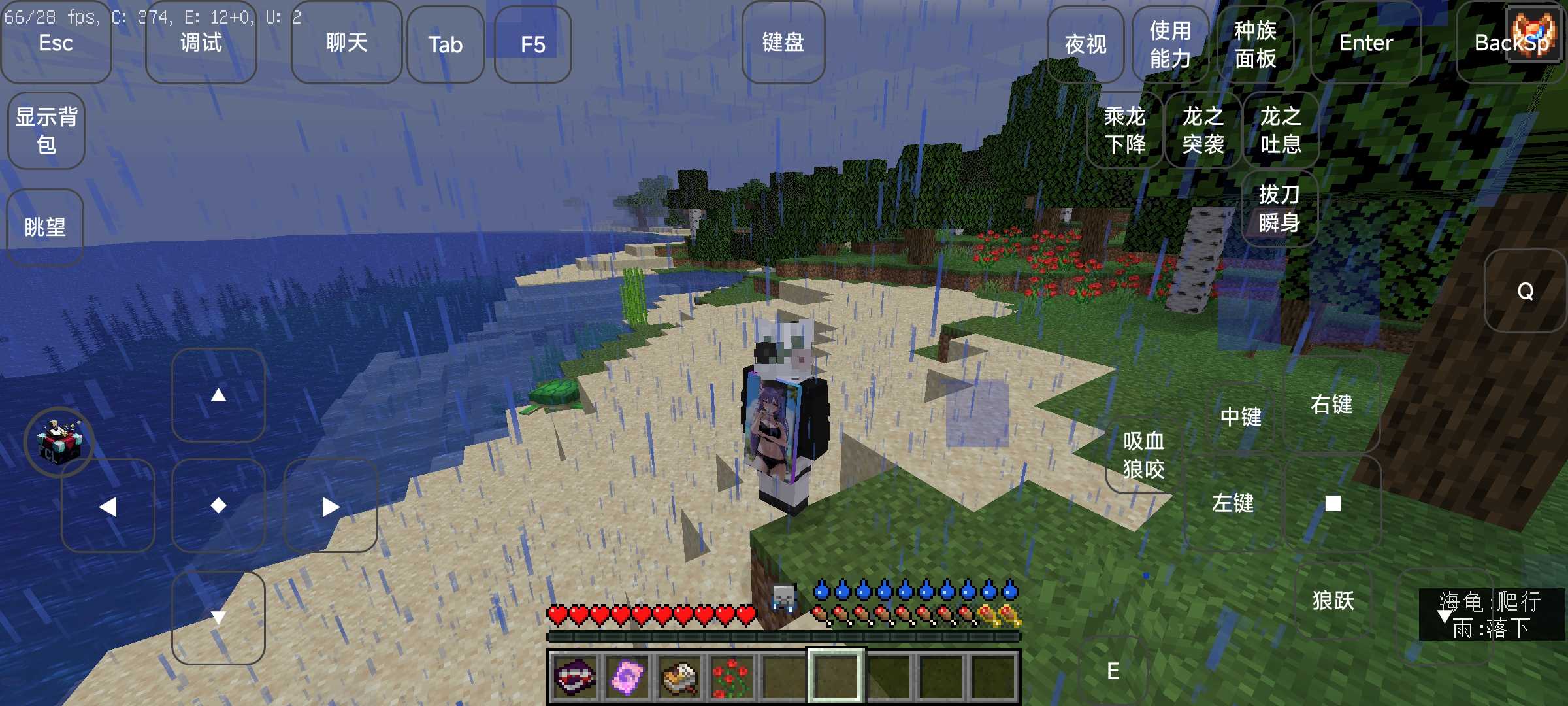The image size is (1568, 706).
Task: Show the on-screen 键盘 keyboard
Action: [x=783, y=43]
